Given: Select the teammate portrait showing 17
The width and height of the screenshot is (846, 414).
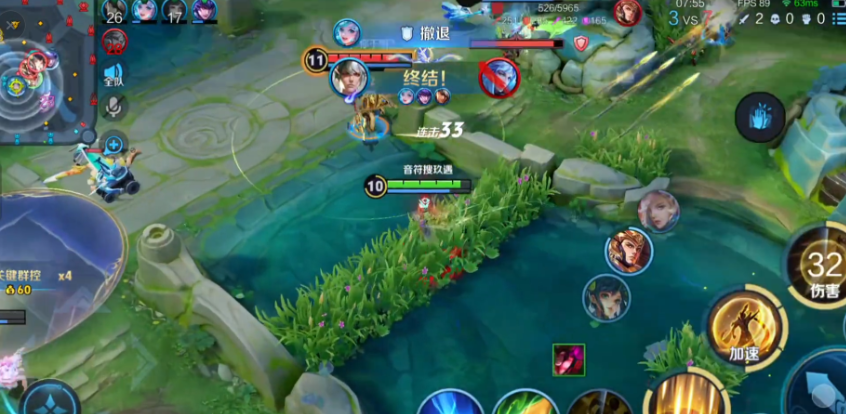Looking at the screenshot, I should coord(175,11).
